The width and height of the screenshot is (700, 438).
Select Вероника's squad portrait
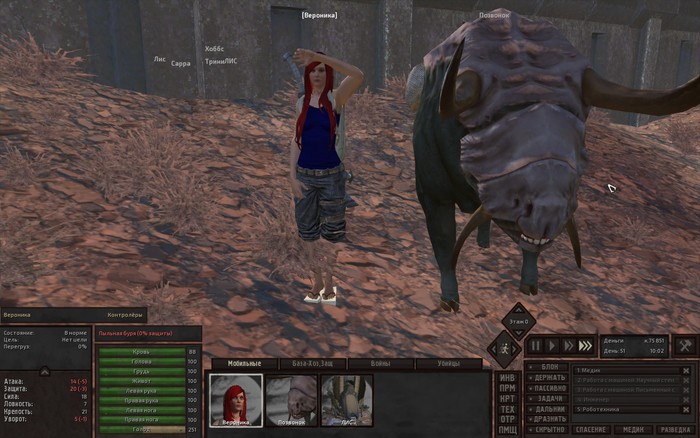click(x=236, y=399)
